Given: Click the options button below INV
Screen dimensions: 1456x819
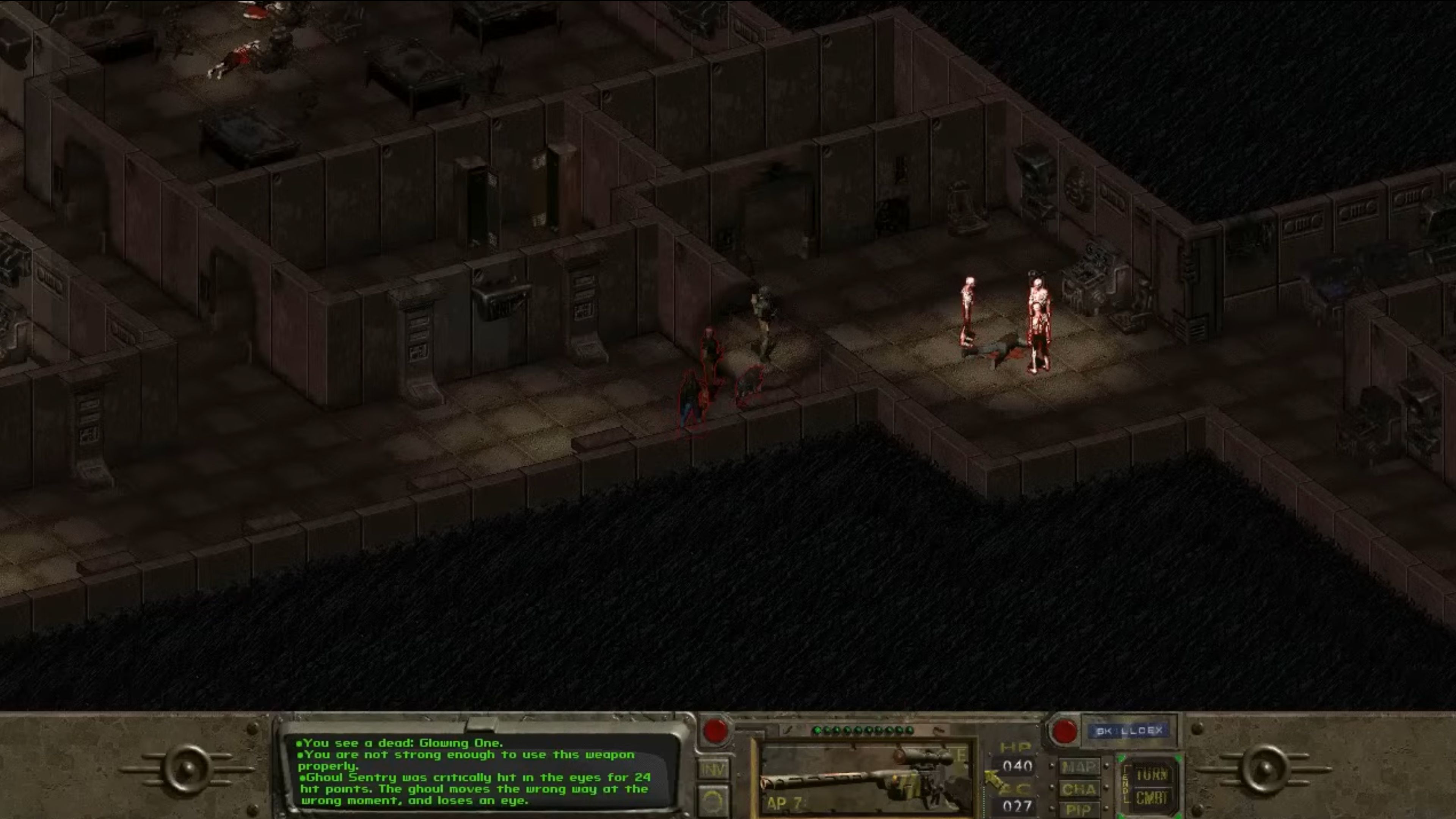Looking at the screenshot, I should point(713,802).
